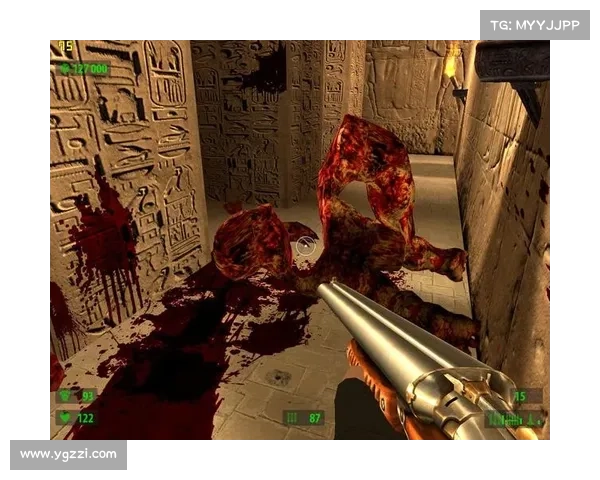Click the green heart health icon
Image resolution: width=600 pixels, height=480 pixels.
tap(65, 418)
